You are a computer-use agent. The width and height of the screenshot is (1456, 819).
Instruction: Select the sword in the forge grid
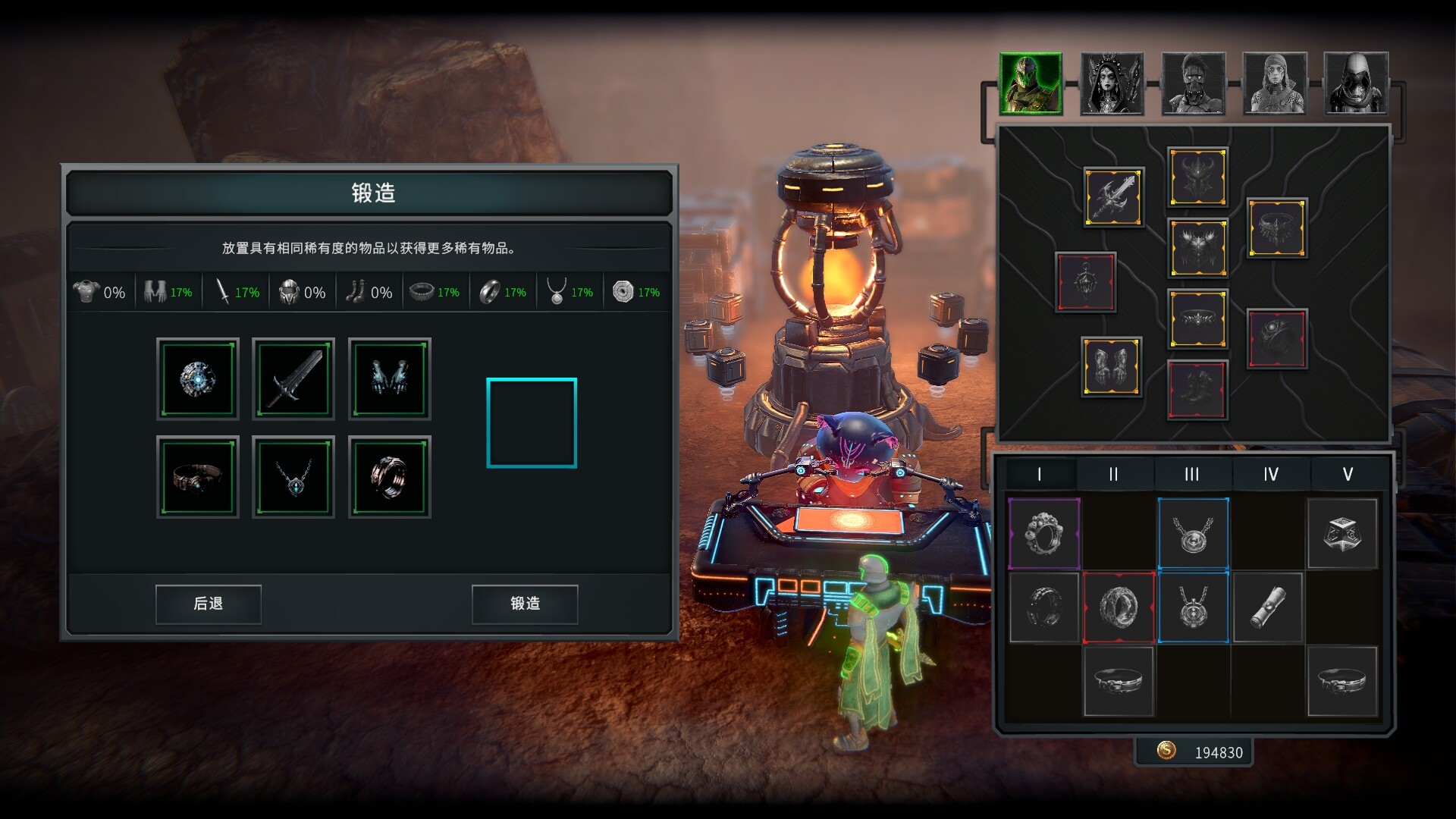293,379
